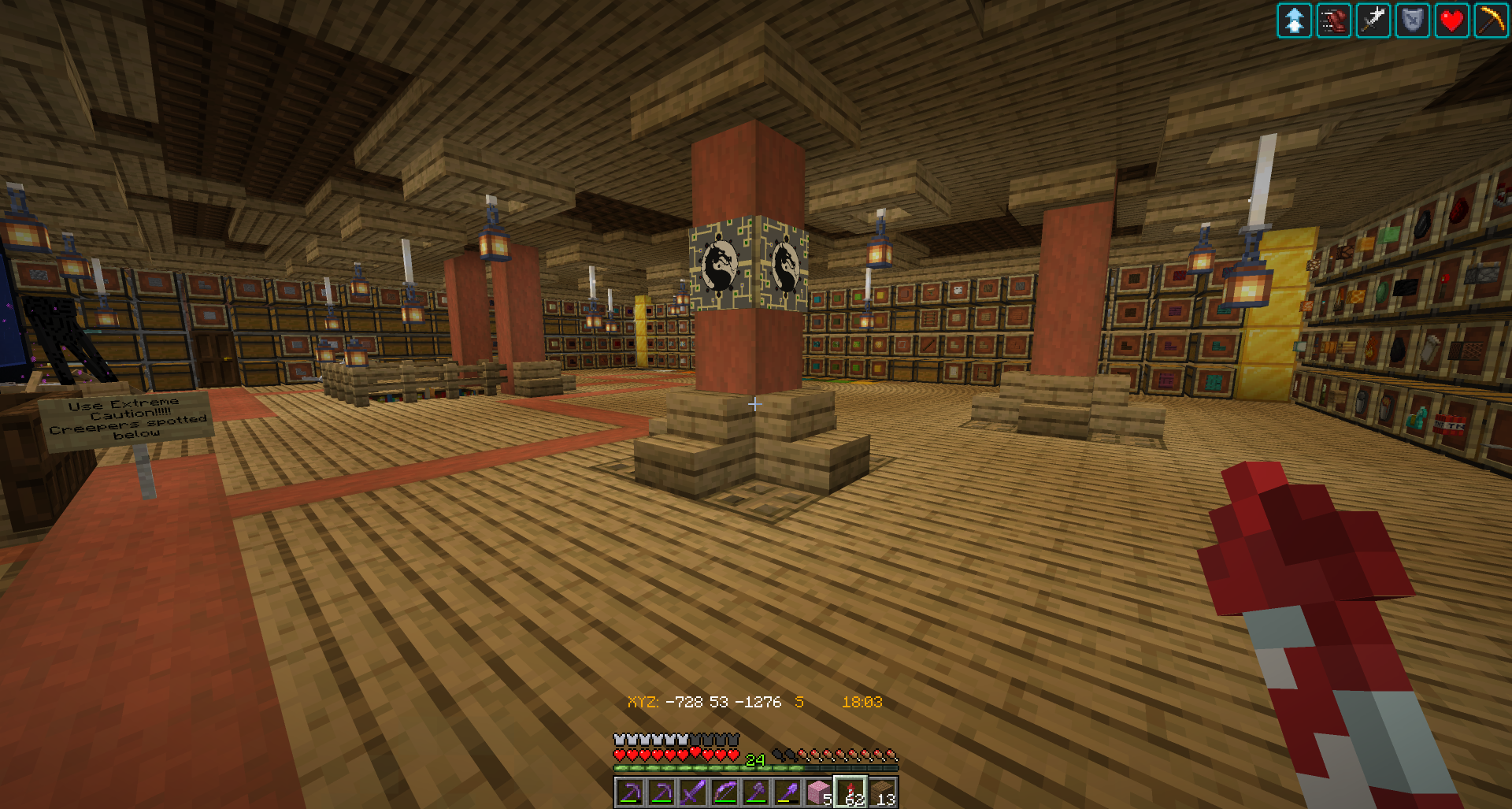Select the enchanted bow hotbar slot
The width and height of the screenshot is (1512, 809).
724,792
